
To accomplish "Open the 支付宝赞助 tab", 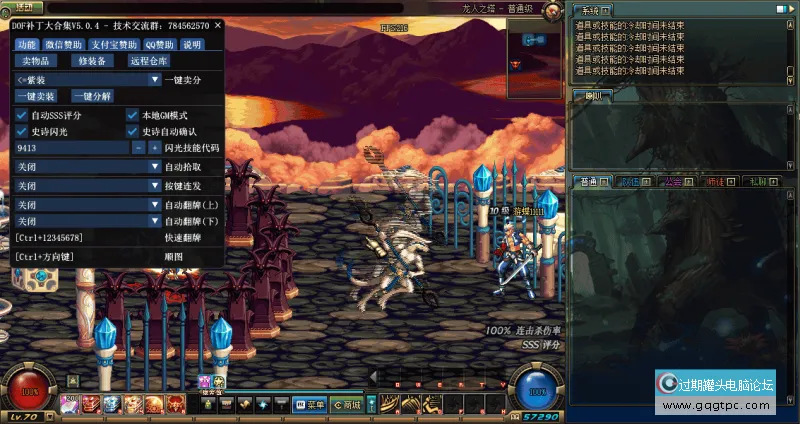I will pos(115,45).
